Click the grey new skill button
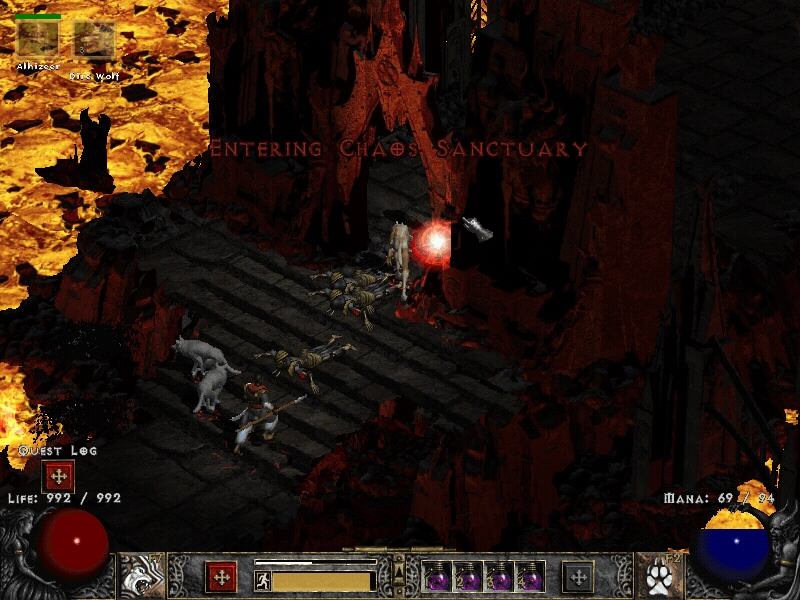The image size is (800, 600). pos(578,577)
